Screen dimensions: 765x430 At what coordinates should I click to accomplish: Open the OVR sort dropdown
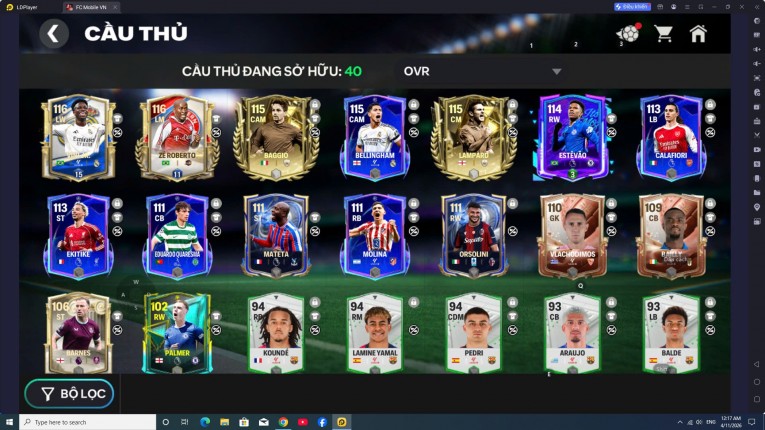point(557,72)
